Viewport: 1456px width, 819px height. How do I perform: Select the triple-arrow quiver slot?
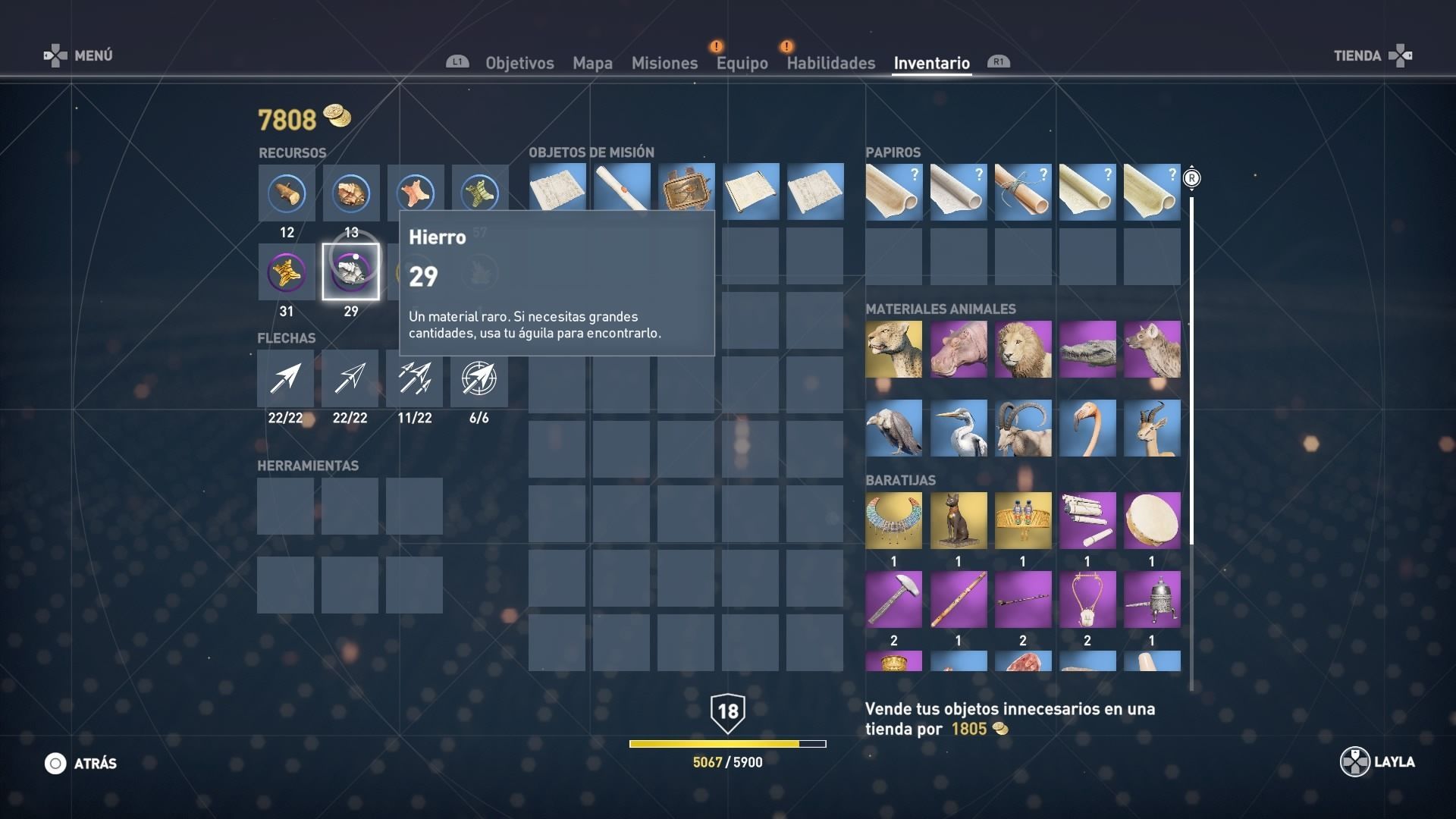coord(414,378)
